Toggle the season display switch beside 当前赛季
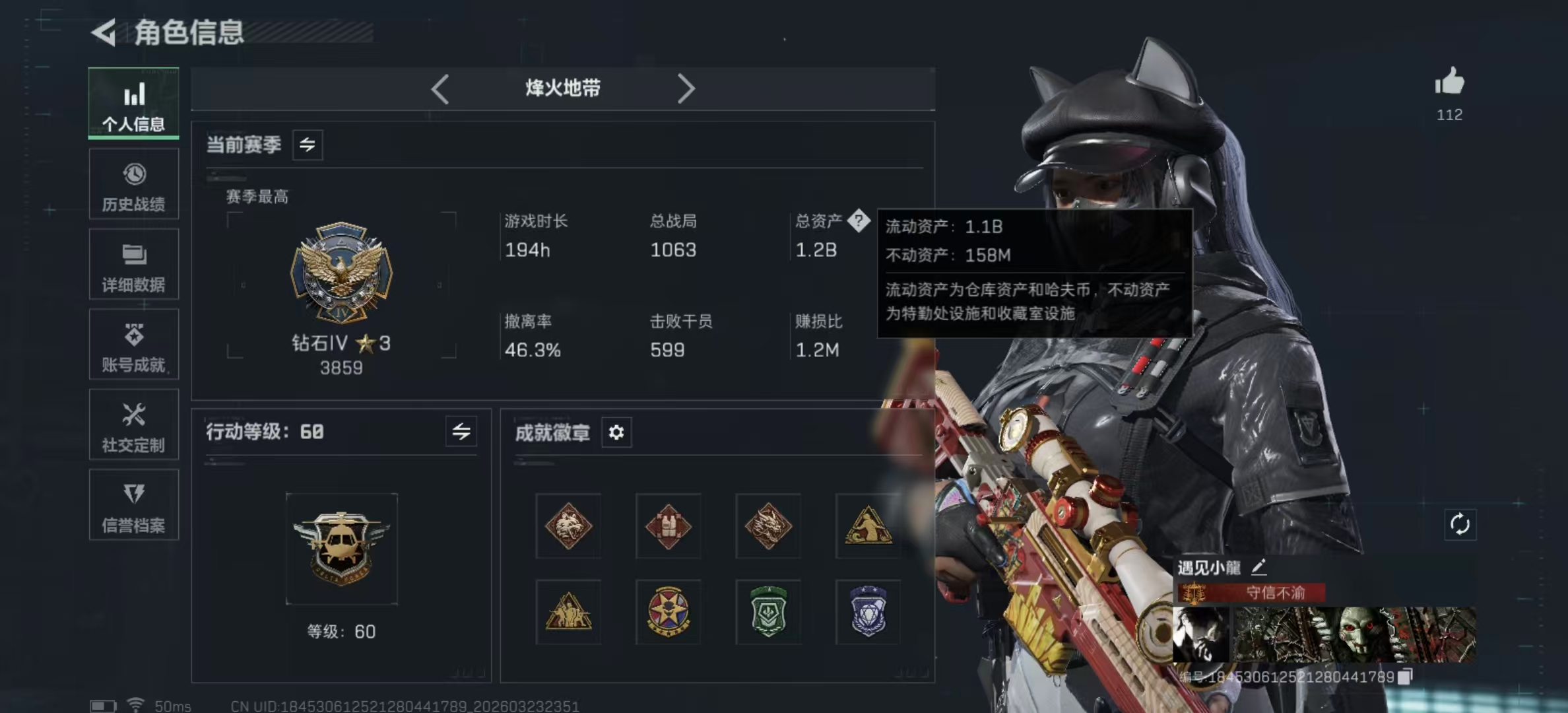The image size is (1568, 713). [x=308, y=145]
